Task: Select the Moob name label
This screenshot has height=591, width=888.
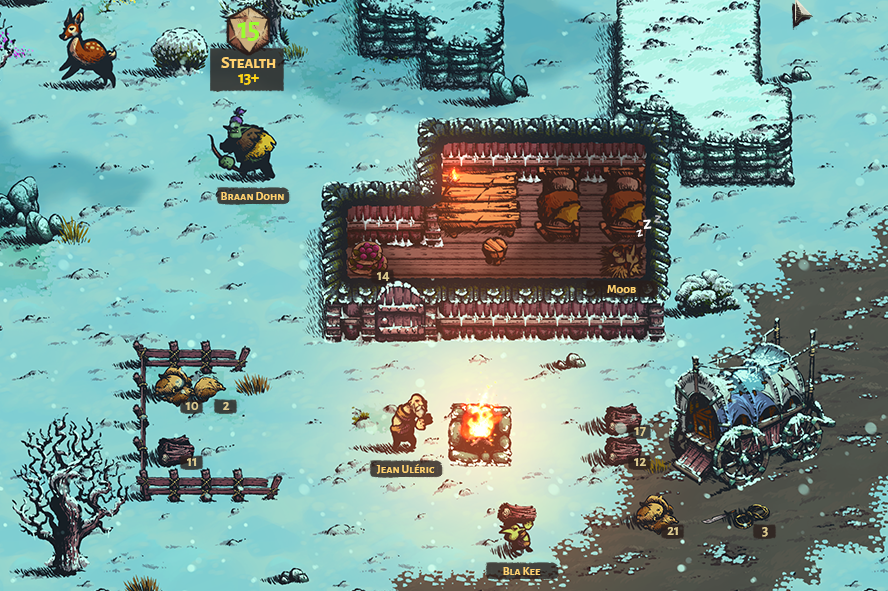Action: coord(621,289)
